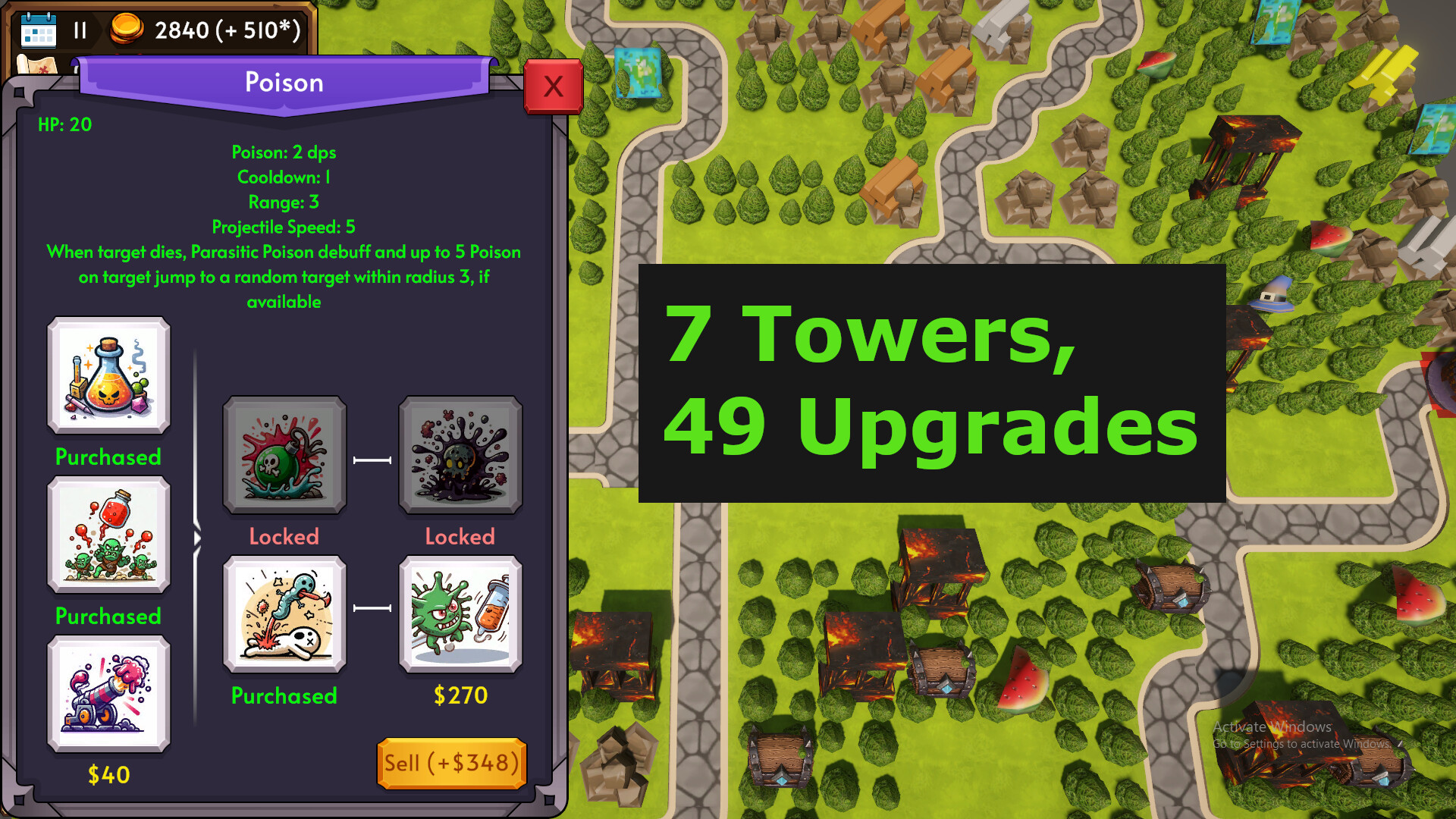Select the tall lava tower on the map
This screenshot has height=819, width=1456.
(1248, 155)
